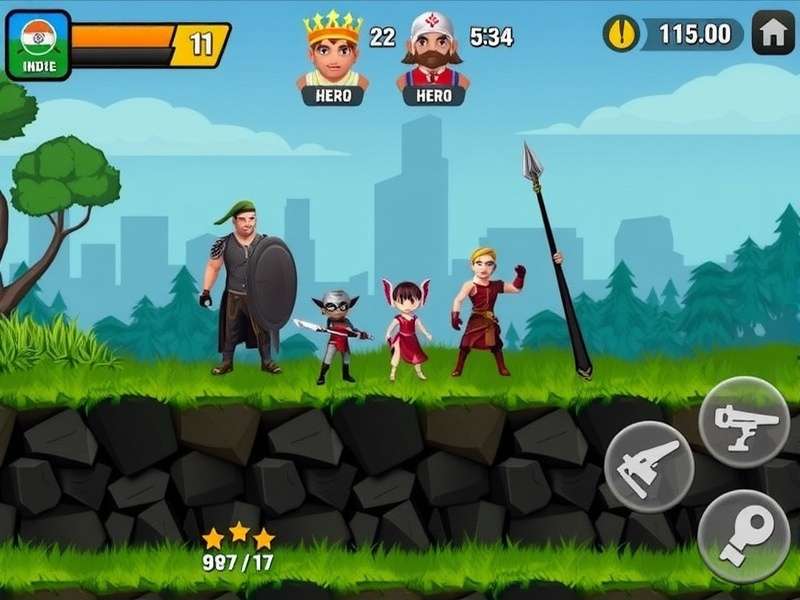The height and width of the screenshot is (600, 800).
Task: Click the gold coin currency icon
Action: click(x=621, y=33)
